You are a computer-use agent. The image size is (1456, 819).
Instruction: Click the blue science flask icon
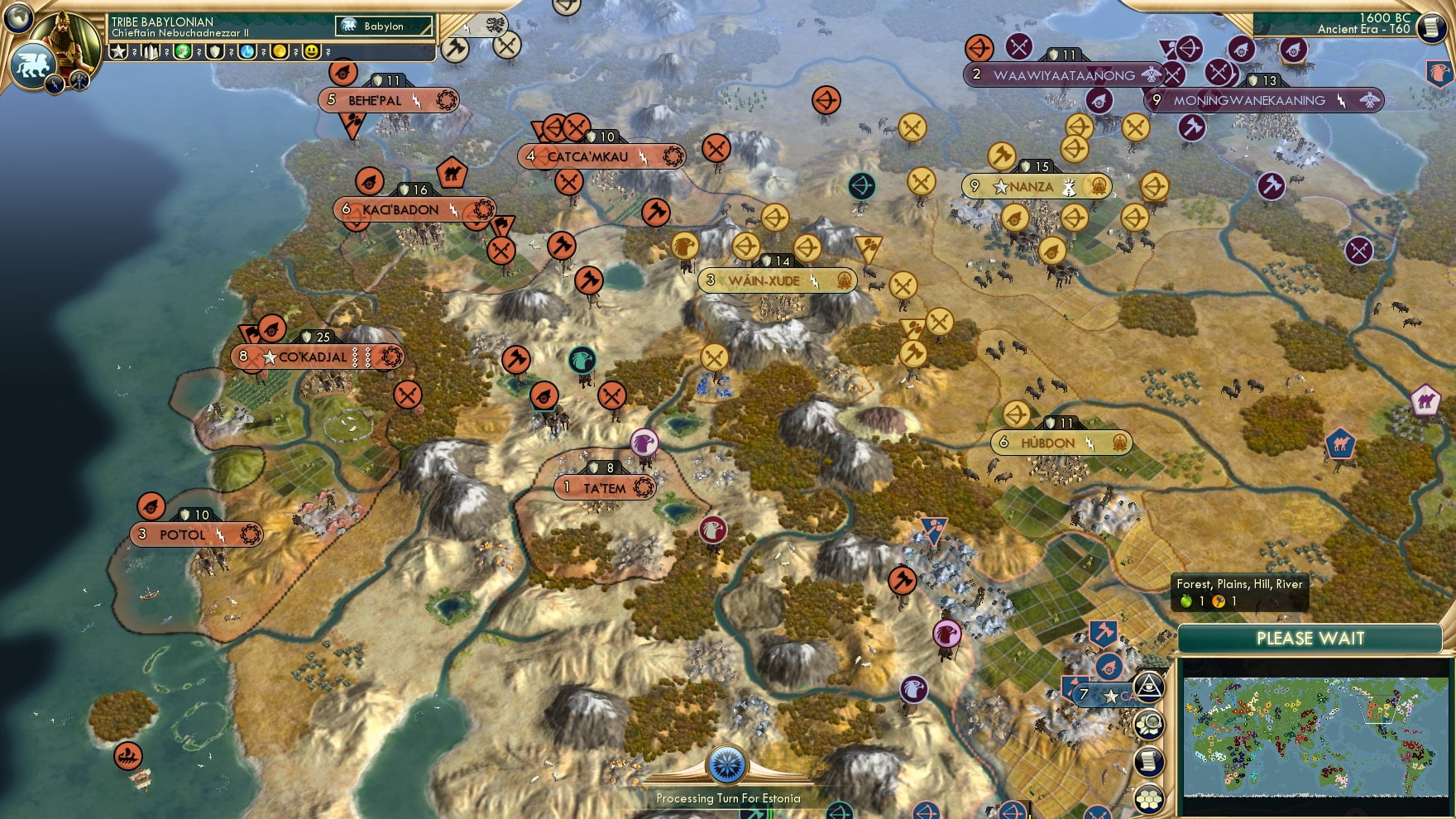pos(247,51)
